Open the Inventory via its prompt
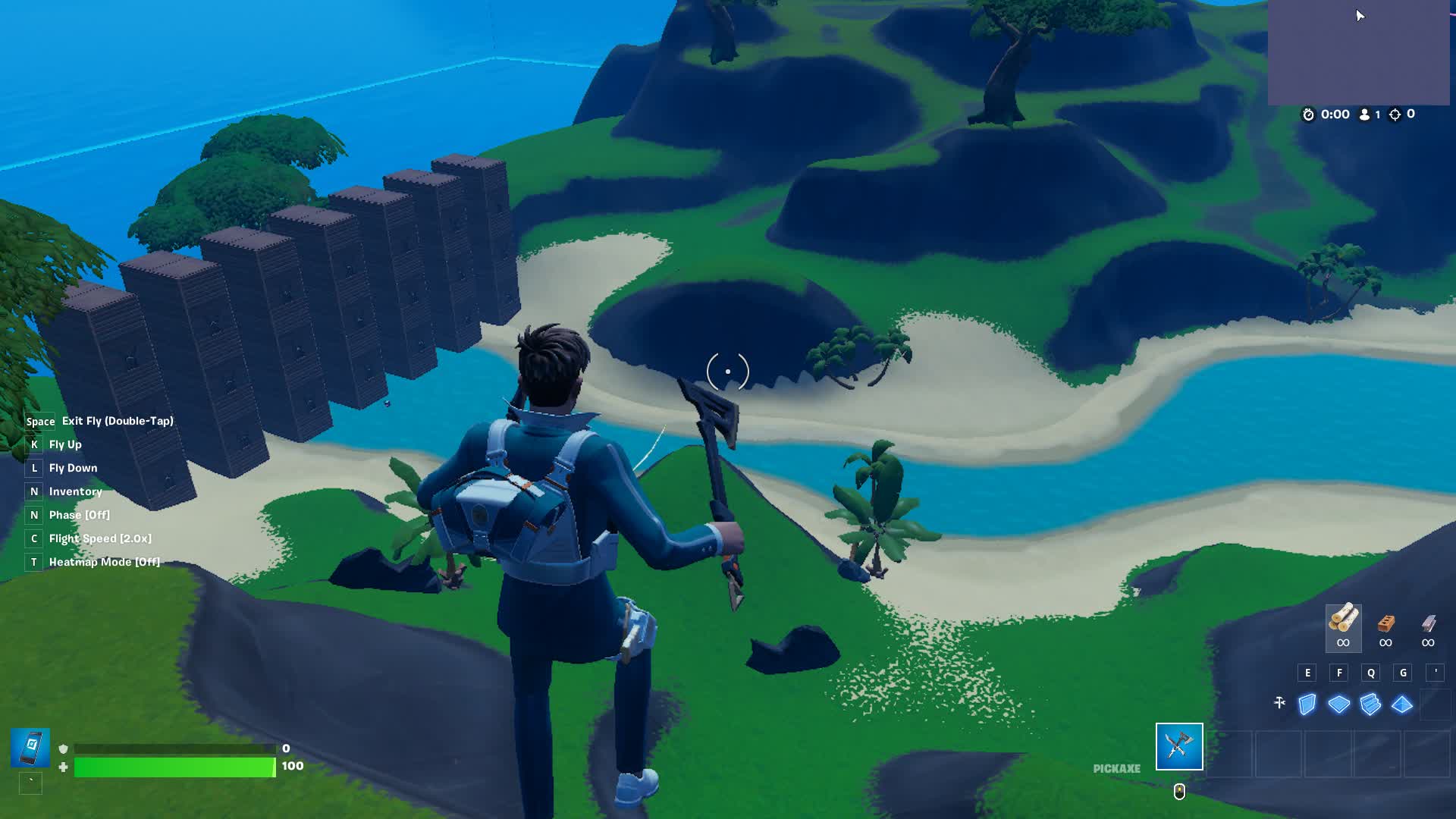The image size is (1456, 819). click(75, 491)
